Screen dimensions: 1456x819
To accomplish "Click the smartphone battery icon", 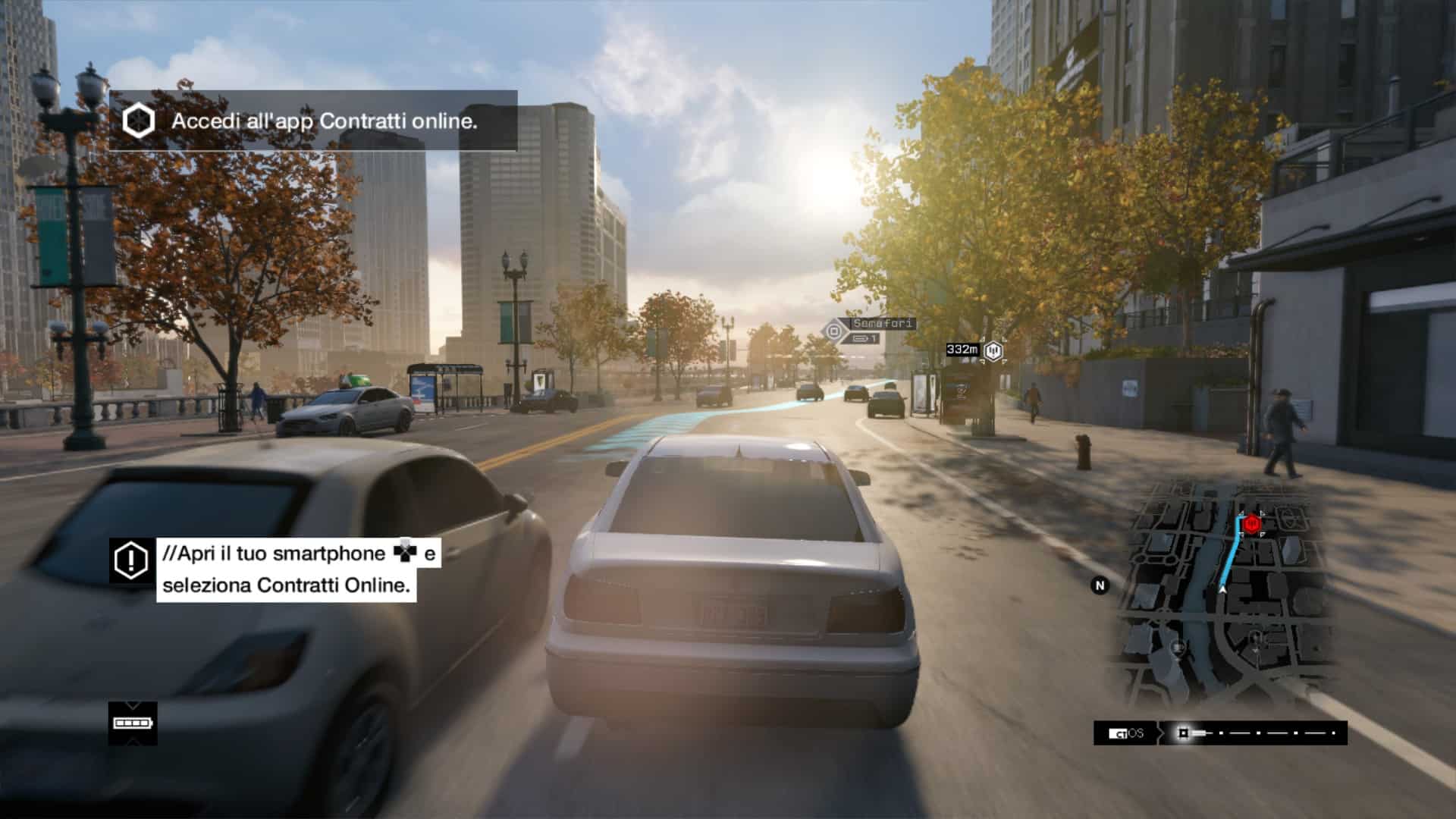I will (133, 723).
